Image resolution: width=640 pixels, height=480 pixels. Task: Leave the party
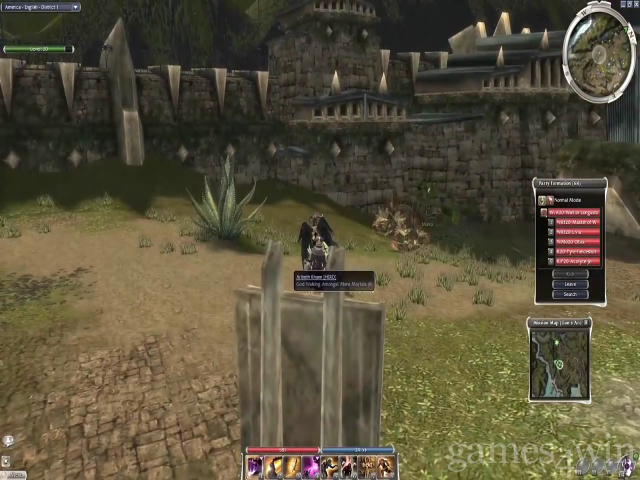click(x=570, y=284)
